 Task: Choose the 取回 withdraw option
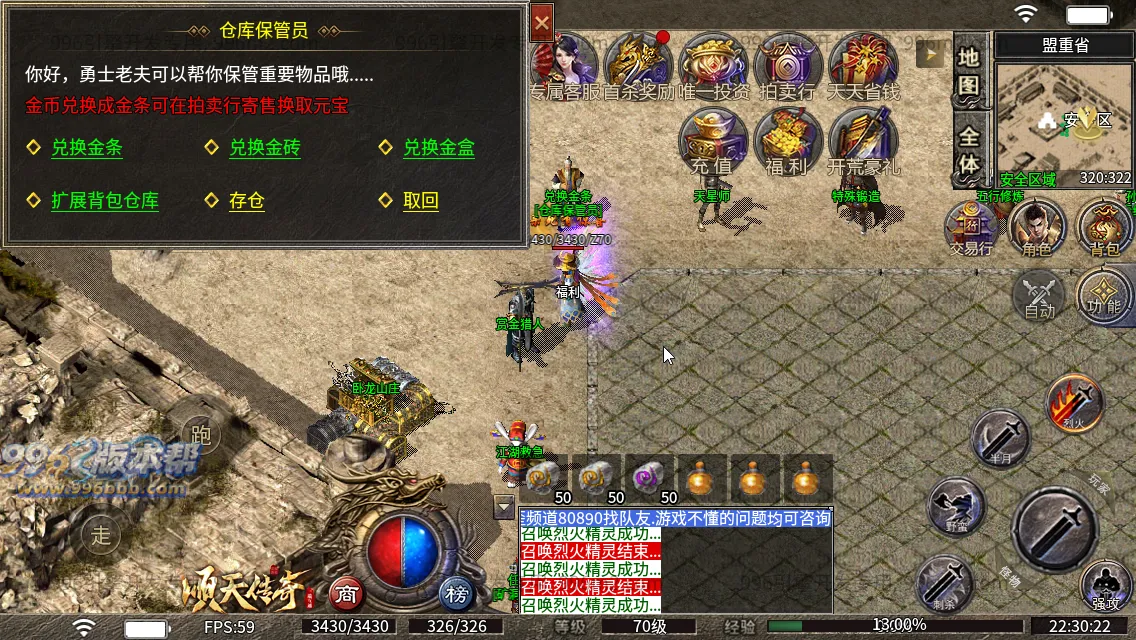point(420,200)
